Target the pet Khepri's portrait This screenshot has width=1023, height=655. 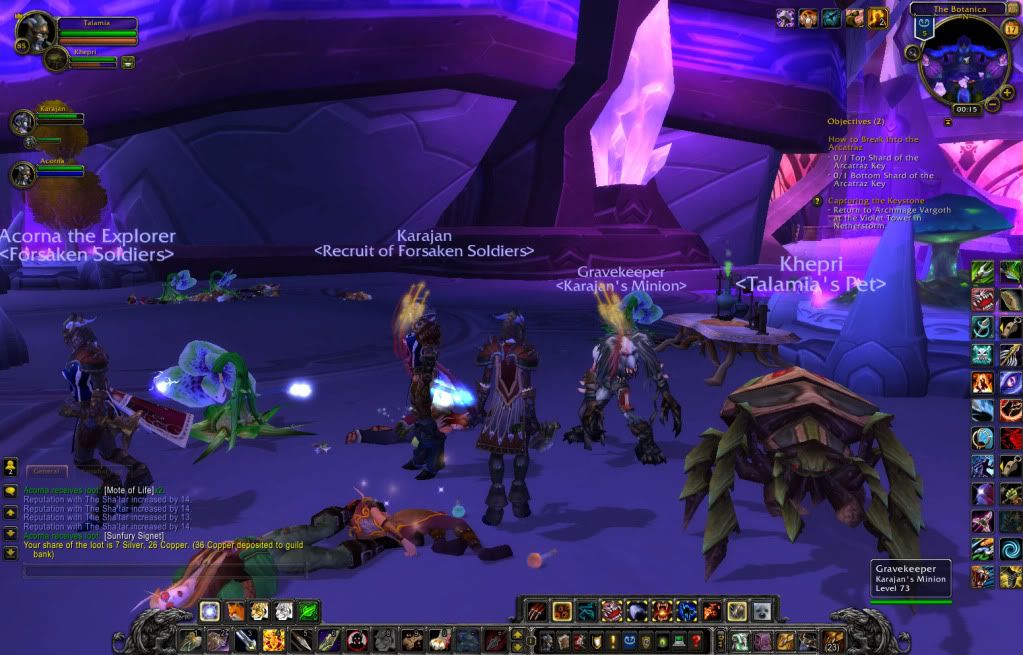(x=56, y=60)
